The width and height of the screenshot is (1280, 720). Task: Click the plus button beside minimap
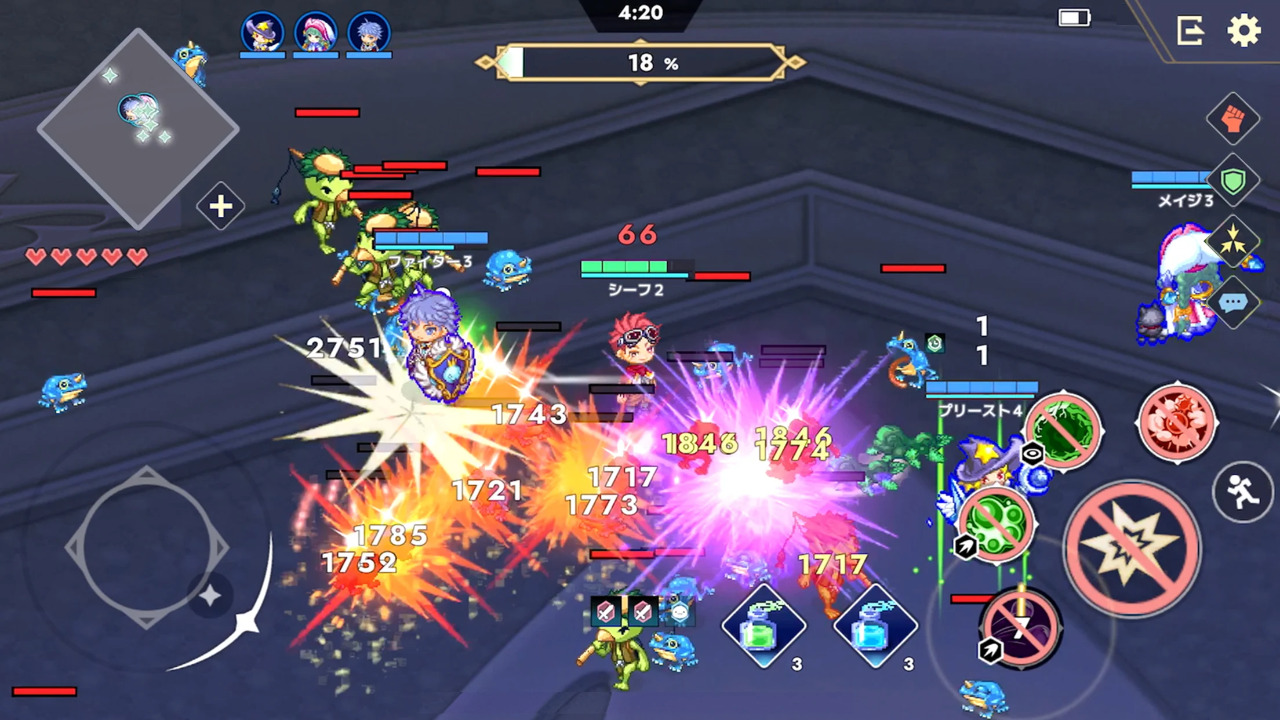pyautogui.click(x=220, y=207)
